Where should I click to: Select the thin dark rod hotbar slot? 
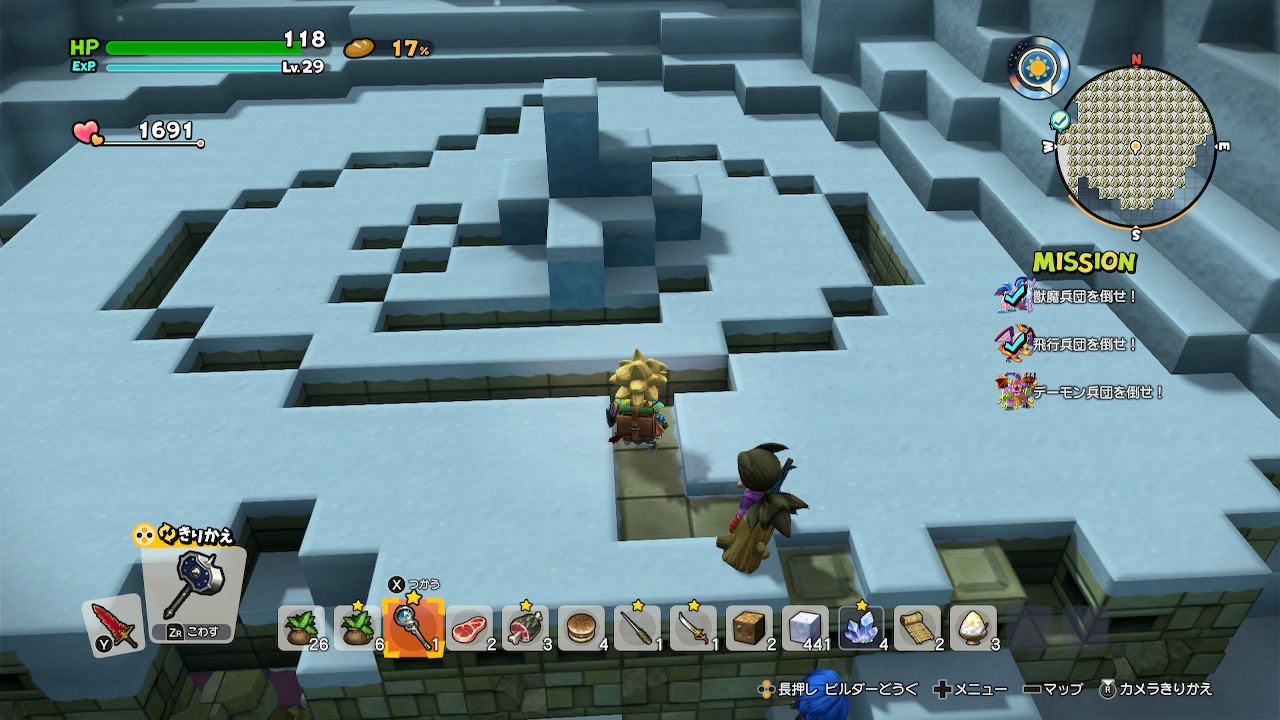637,629
